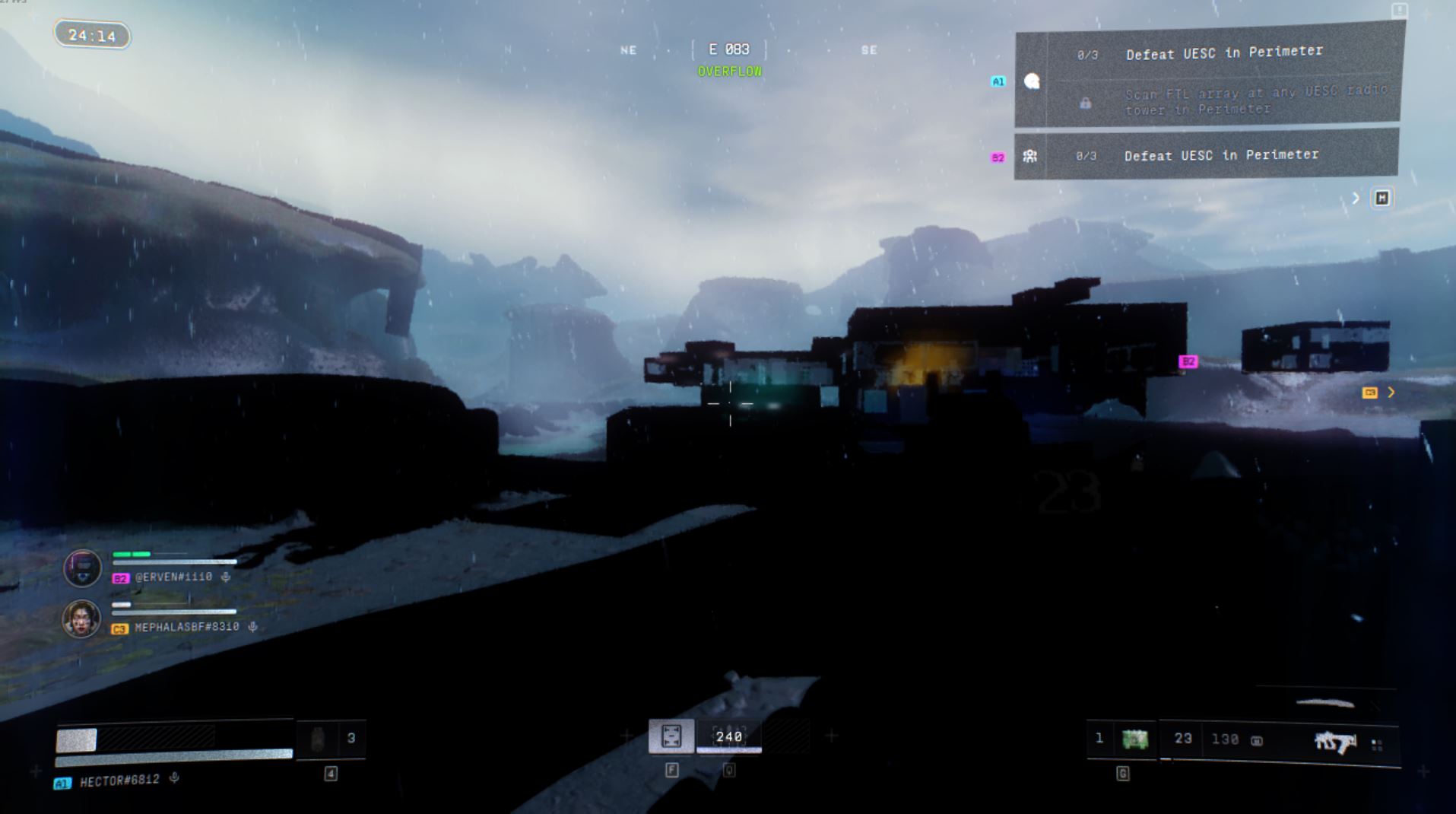Open the B2 Defeat UESC in Perimeter objective

[x=1220, y=155]
